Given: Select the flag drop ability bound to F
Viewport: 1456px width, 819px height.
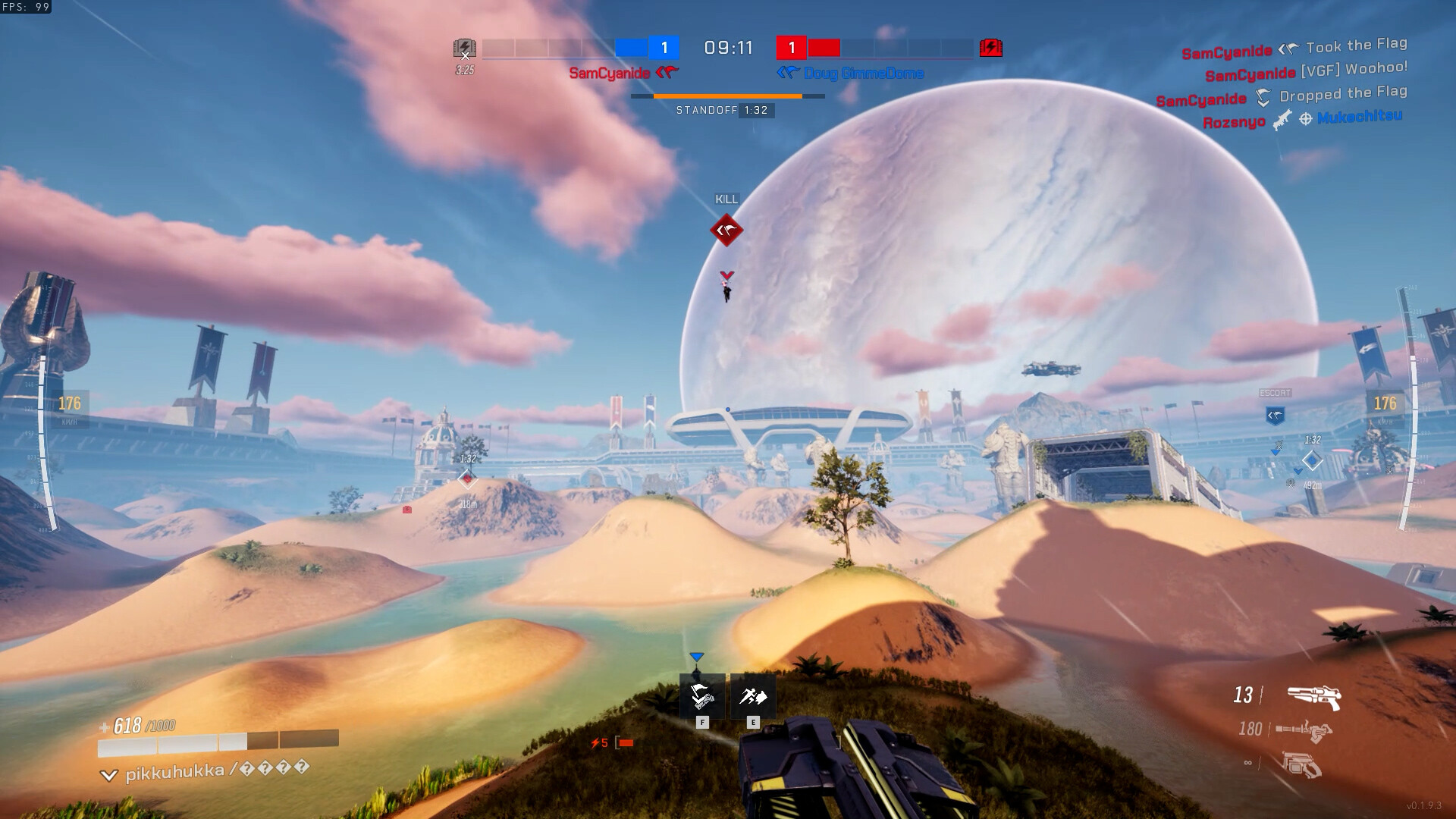Looking at the screenshot, I should [701, 695].
